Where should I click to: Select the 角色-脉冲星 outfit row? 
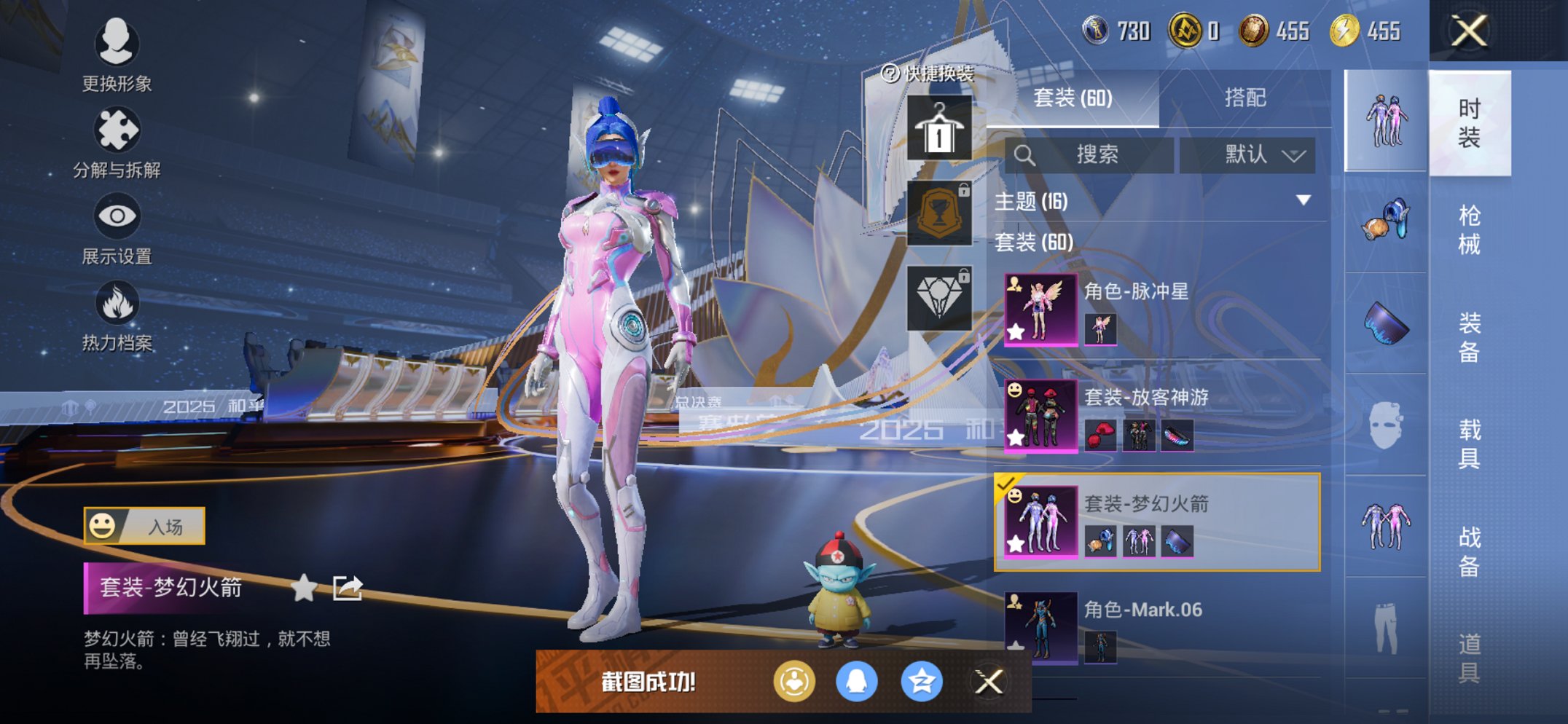point(1161,310)
